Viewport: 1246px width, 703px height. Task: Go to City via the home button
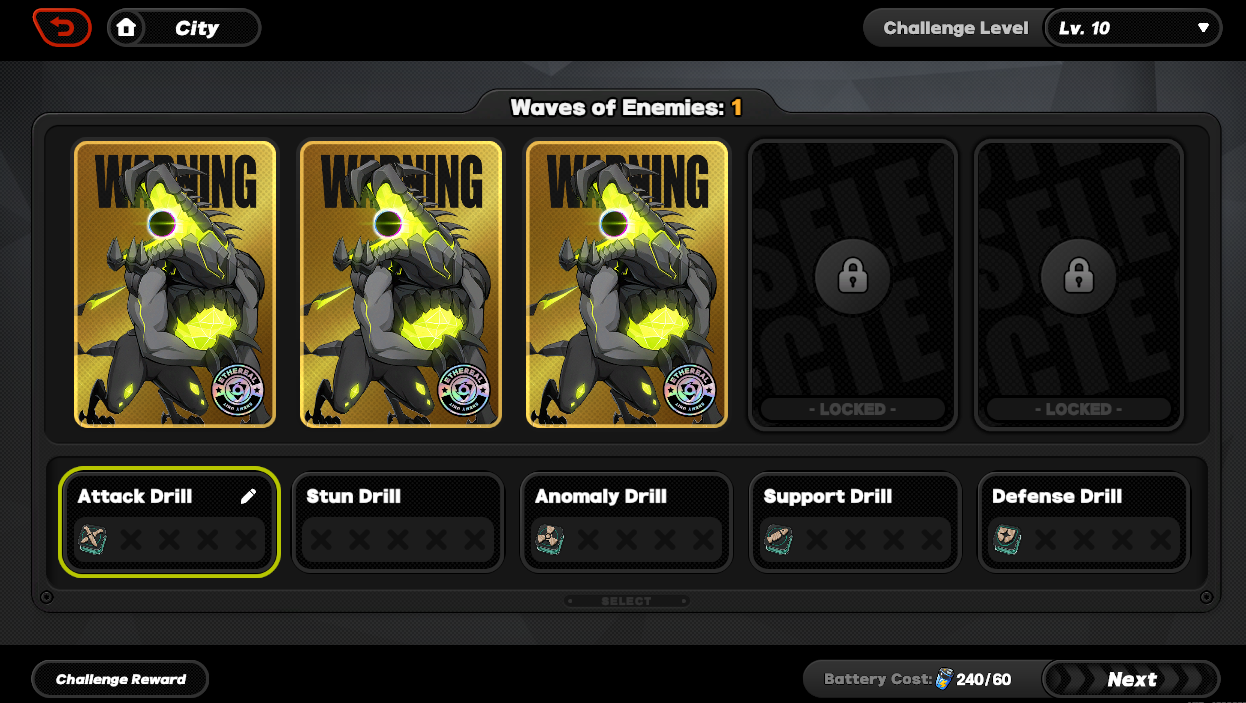pos(184,28)
